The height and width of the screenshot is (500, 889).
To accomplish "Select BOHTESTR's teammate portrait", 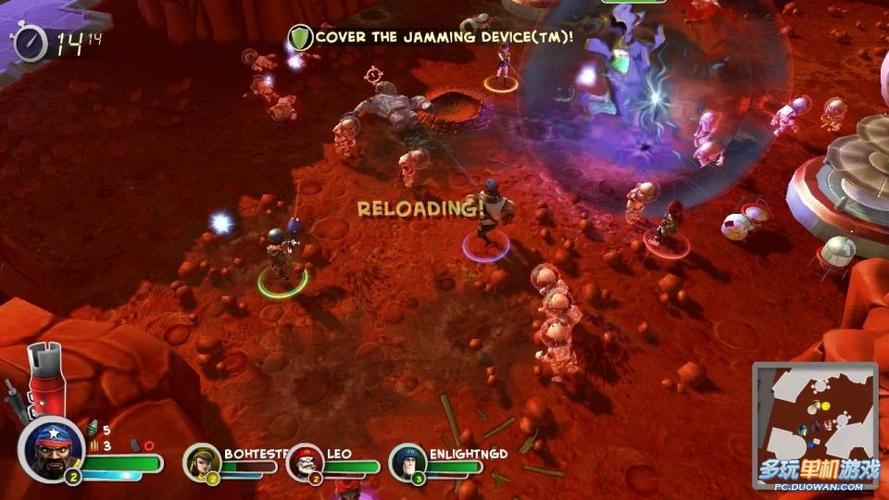I will [203, 461].
